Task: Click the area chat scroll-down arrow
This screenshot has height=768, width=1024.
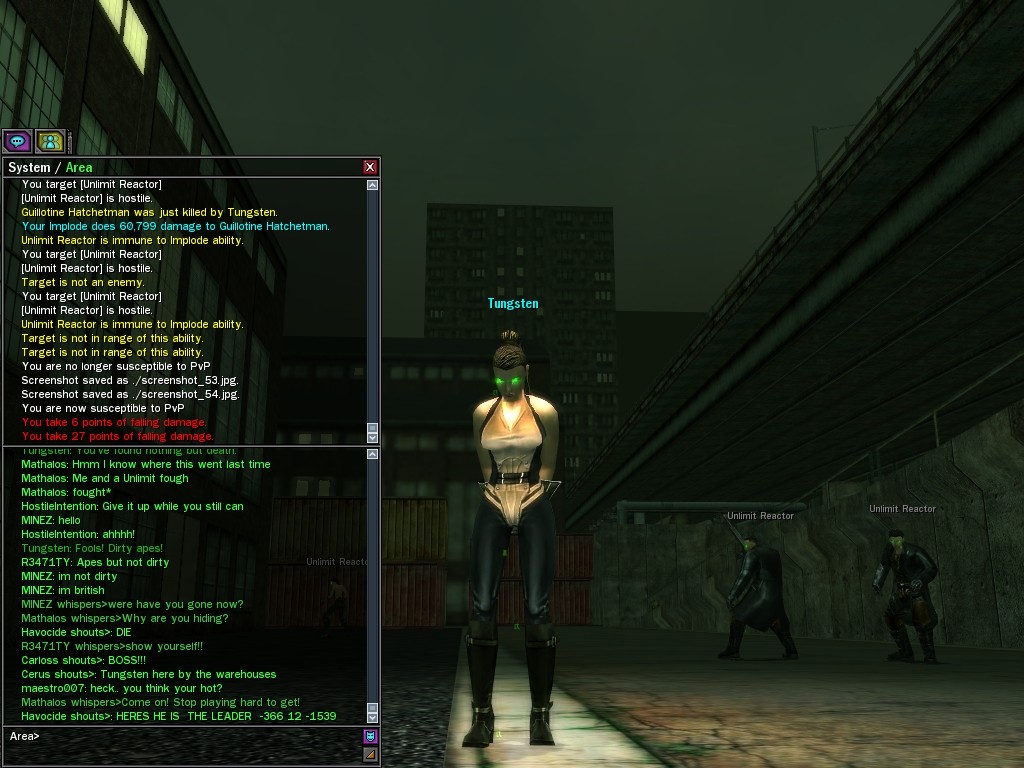Action: (372, 716)
